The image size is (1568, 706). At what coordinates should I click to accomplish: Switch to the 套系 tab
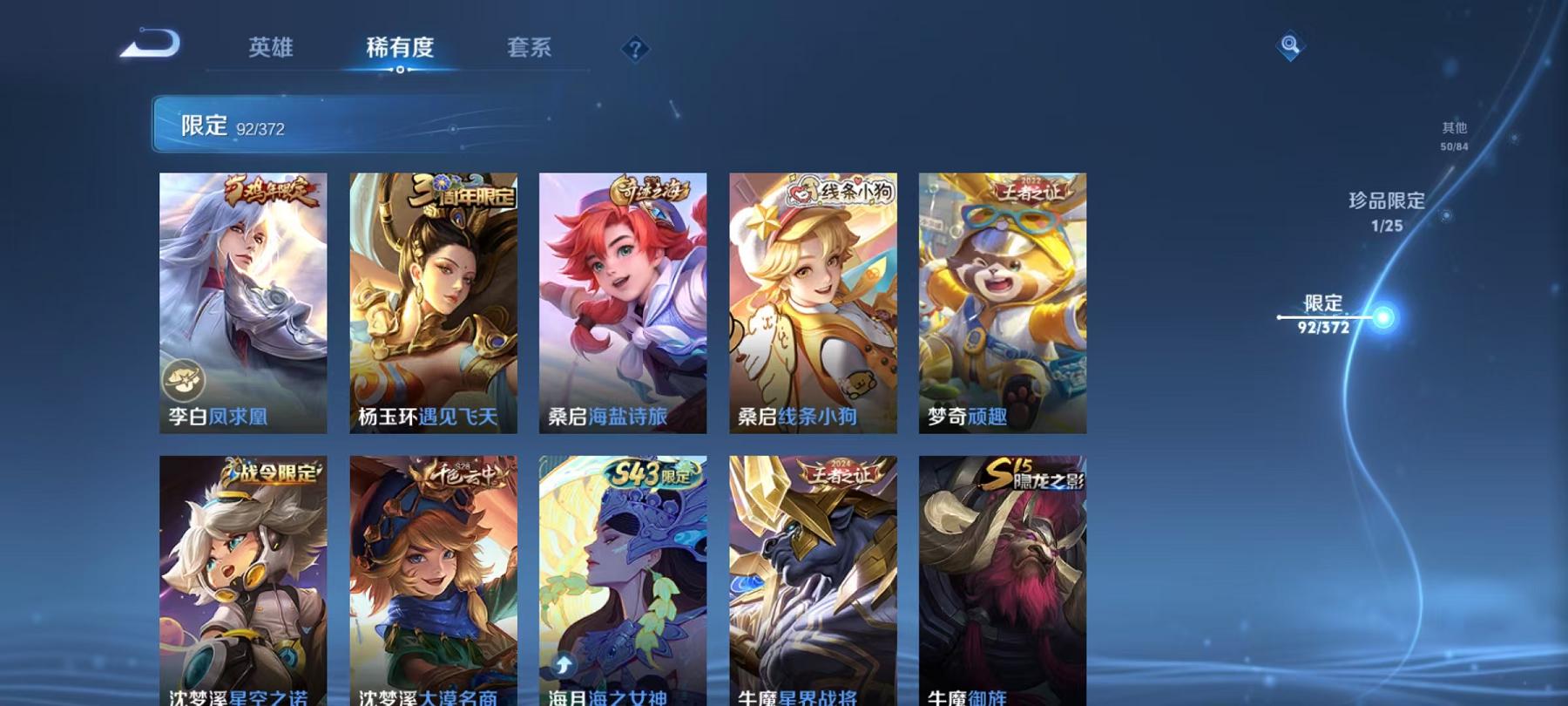click(x=531, y=50)
